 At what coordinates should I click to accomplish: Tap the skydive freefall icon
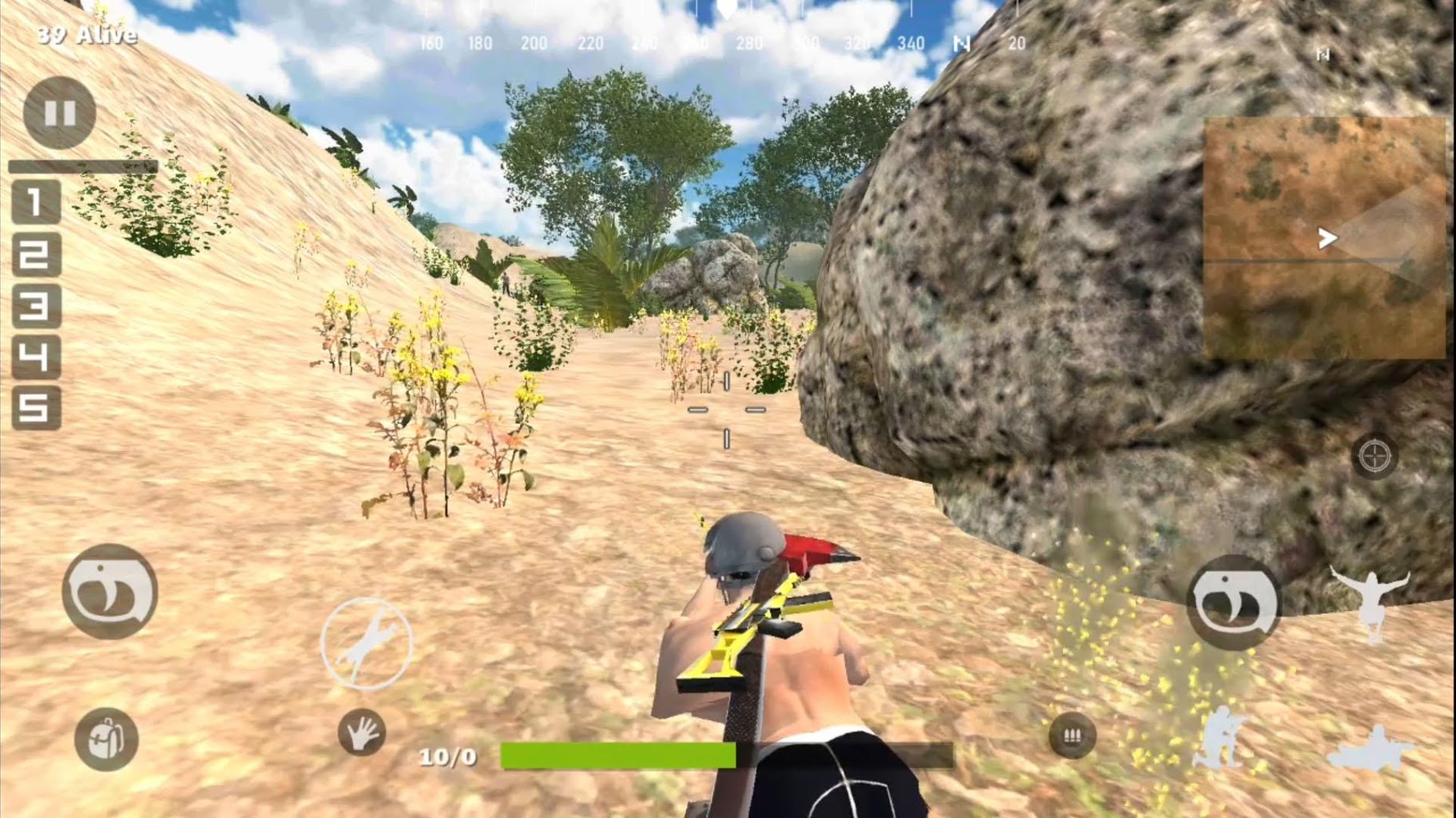coord(1371,599)
